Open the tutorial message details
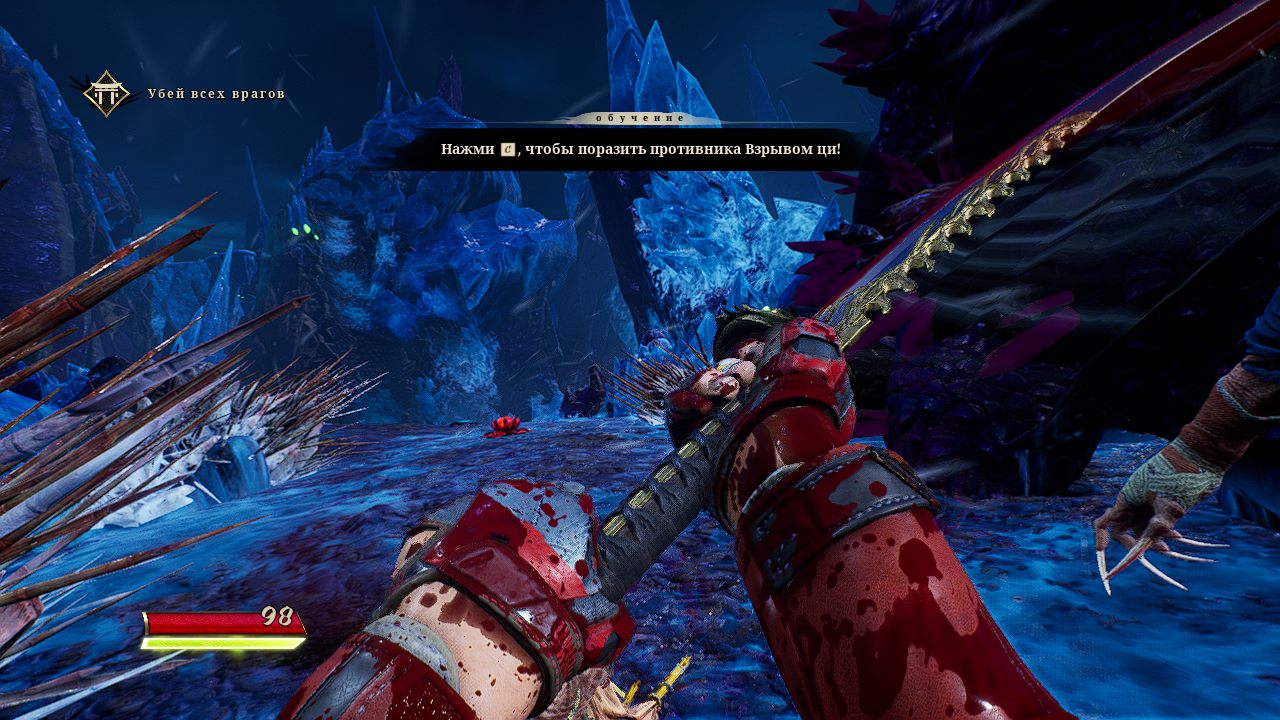1280x720 pixels. [640, 150]
